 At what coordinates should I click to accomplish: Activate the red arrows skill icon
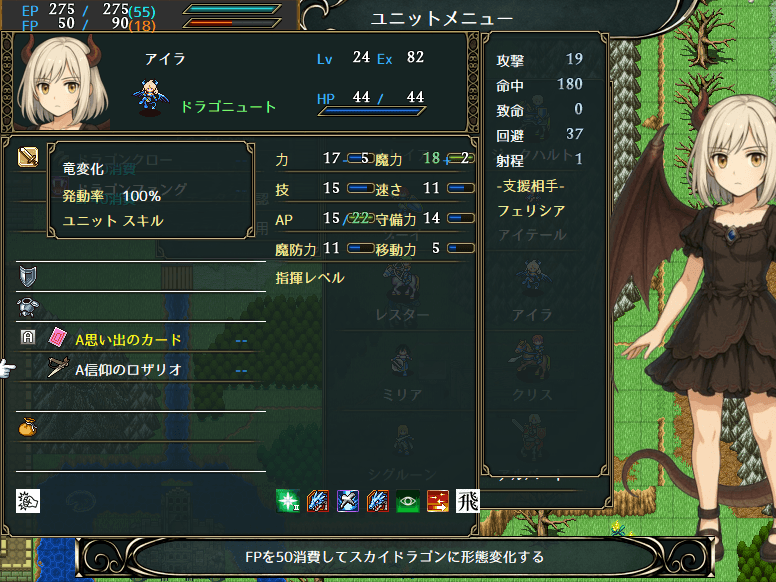(438, 500)
